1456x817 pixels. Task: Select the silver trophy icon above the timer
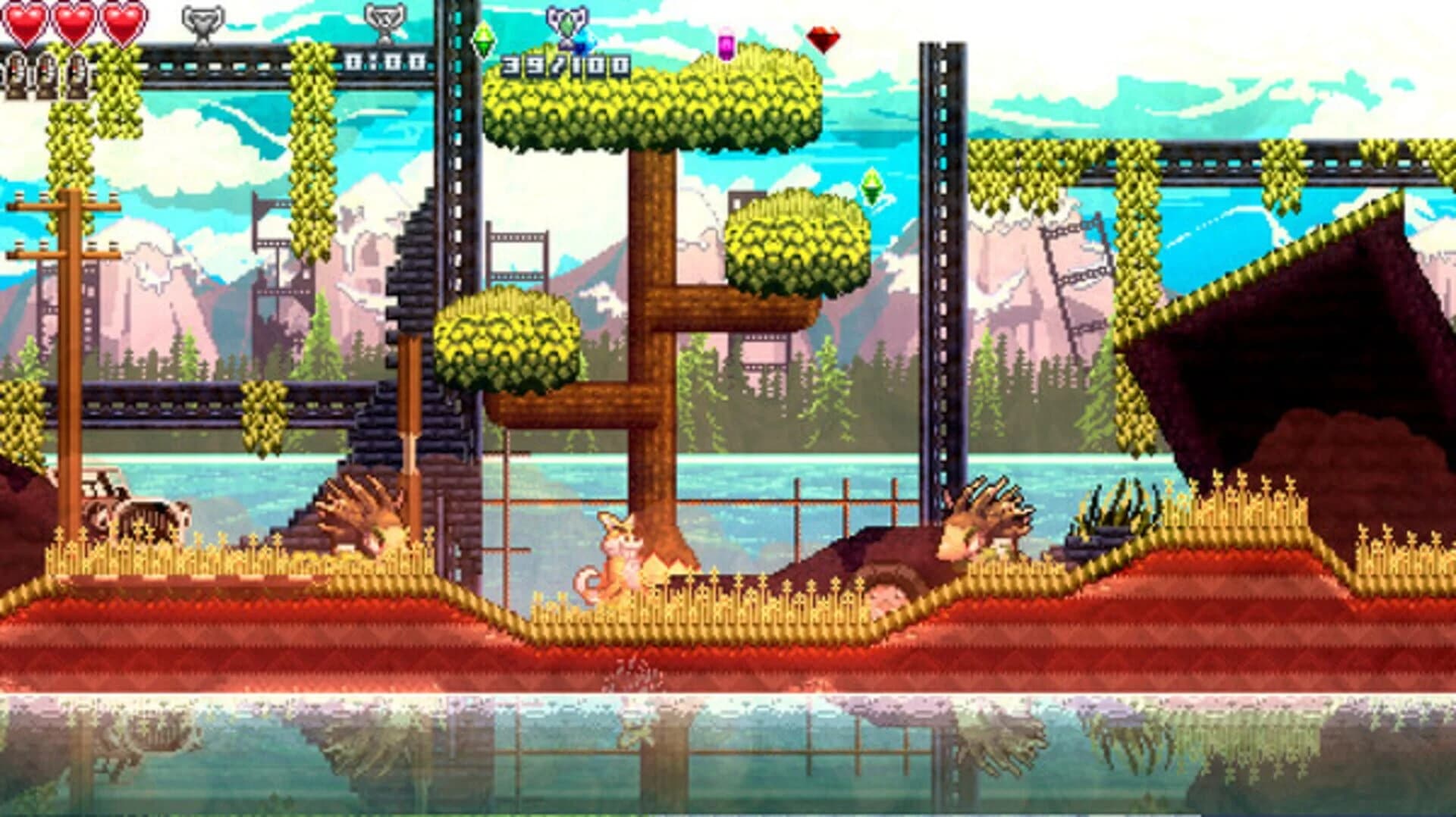(x=387, y=23)
